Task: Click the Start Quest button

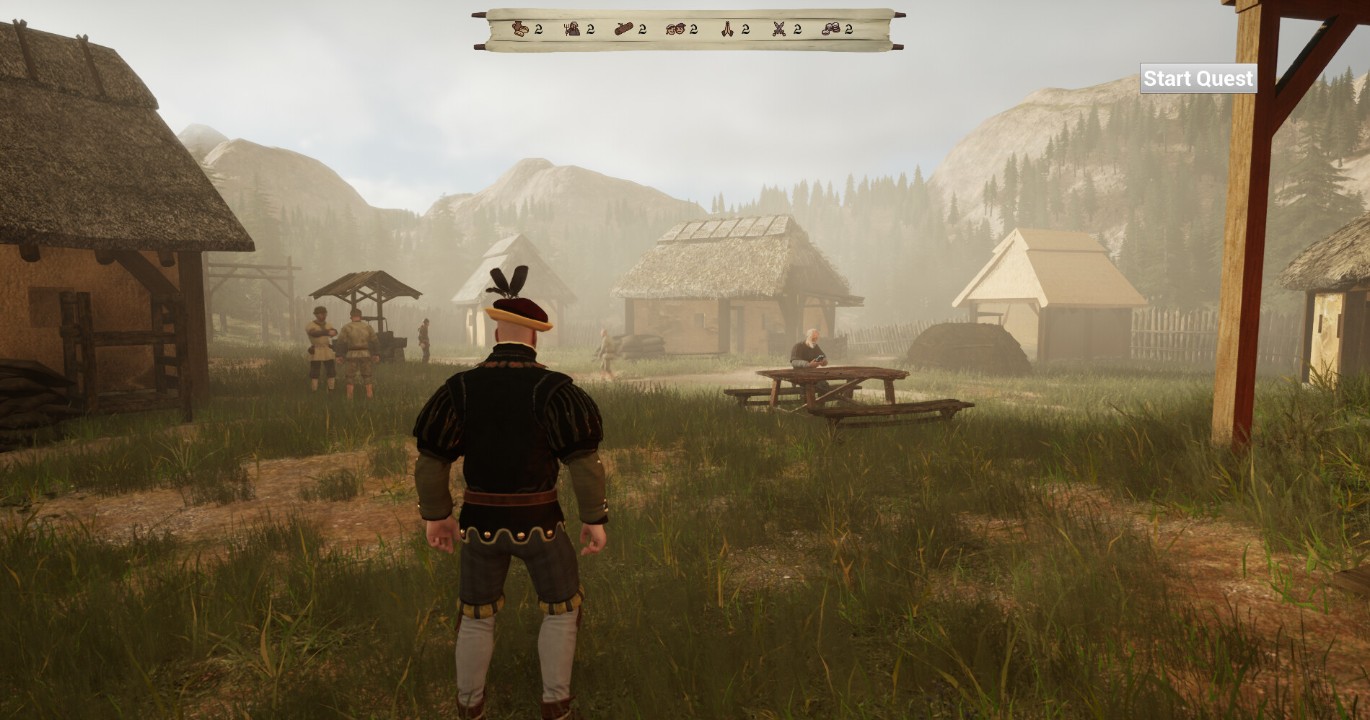Action: coord(1198,79)
